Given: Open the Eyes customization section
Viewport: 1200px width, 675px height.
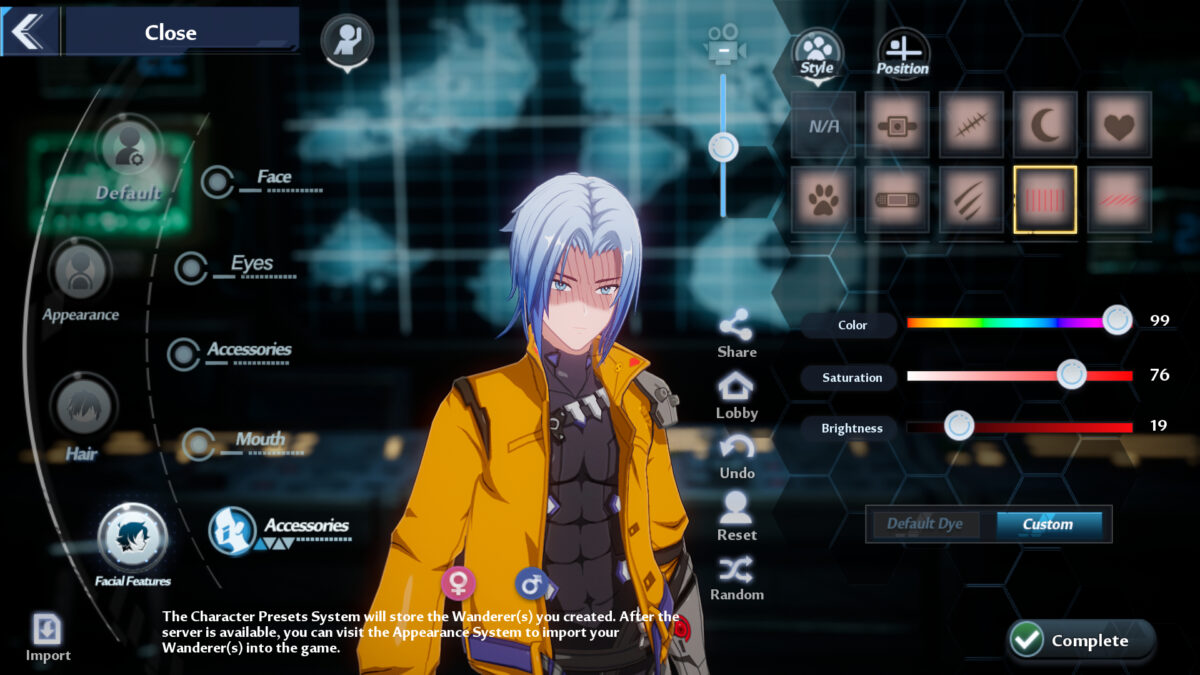Looking at the screenshot, I should point(250,265).
